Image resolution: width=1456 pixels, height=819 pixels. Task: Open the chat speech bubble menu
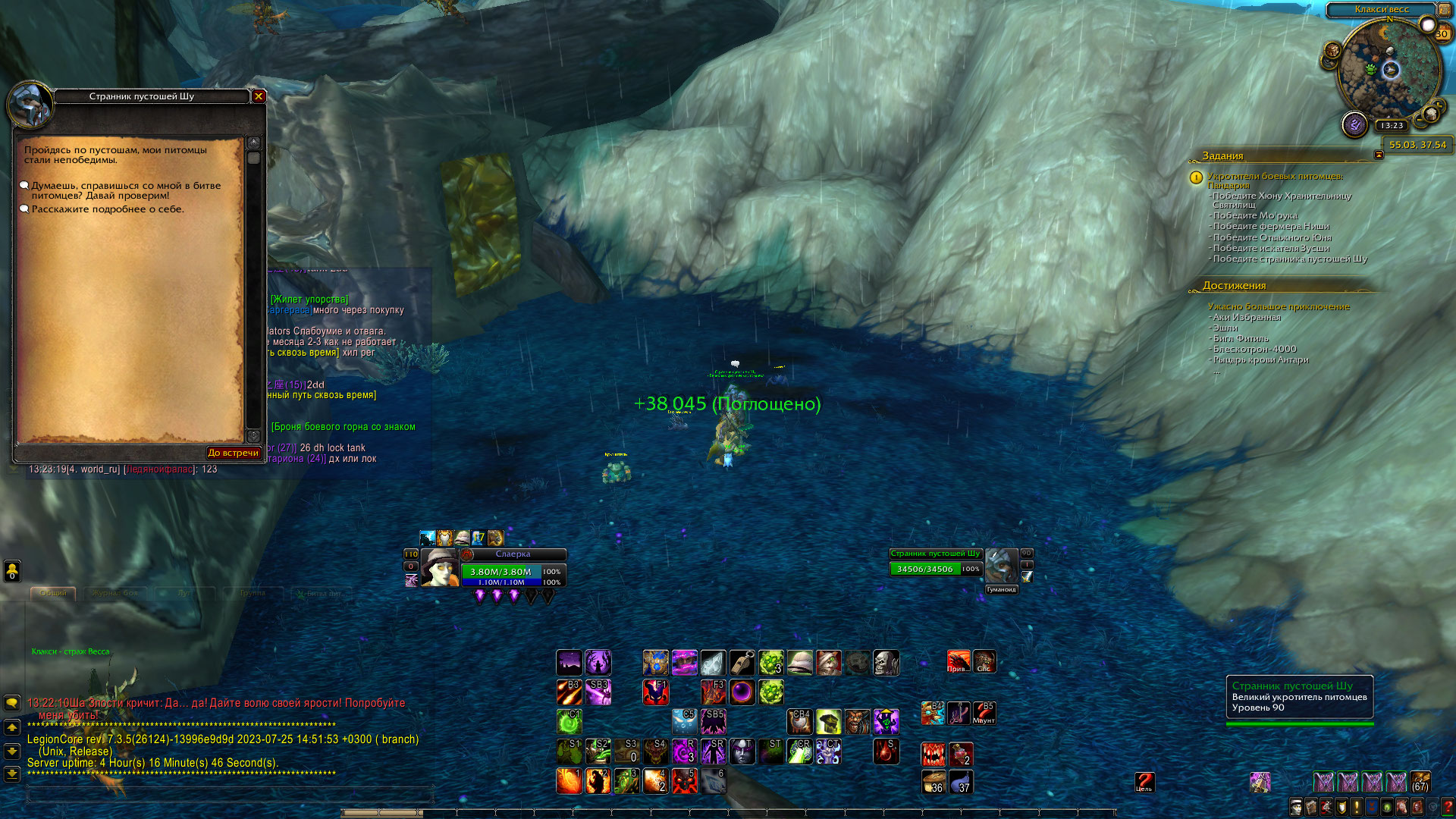[12, 703]
